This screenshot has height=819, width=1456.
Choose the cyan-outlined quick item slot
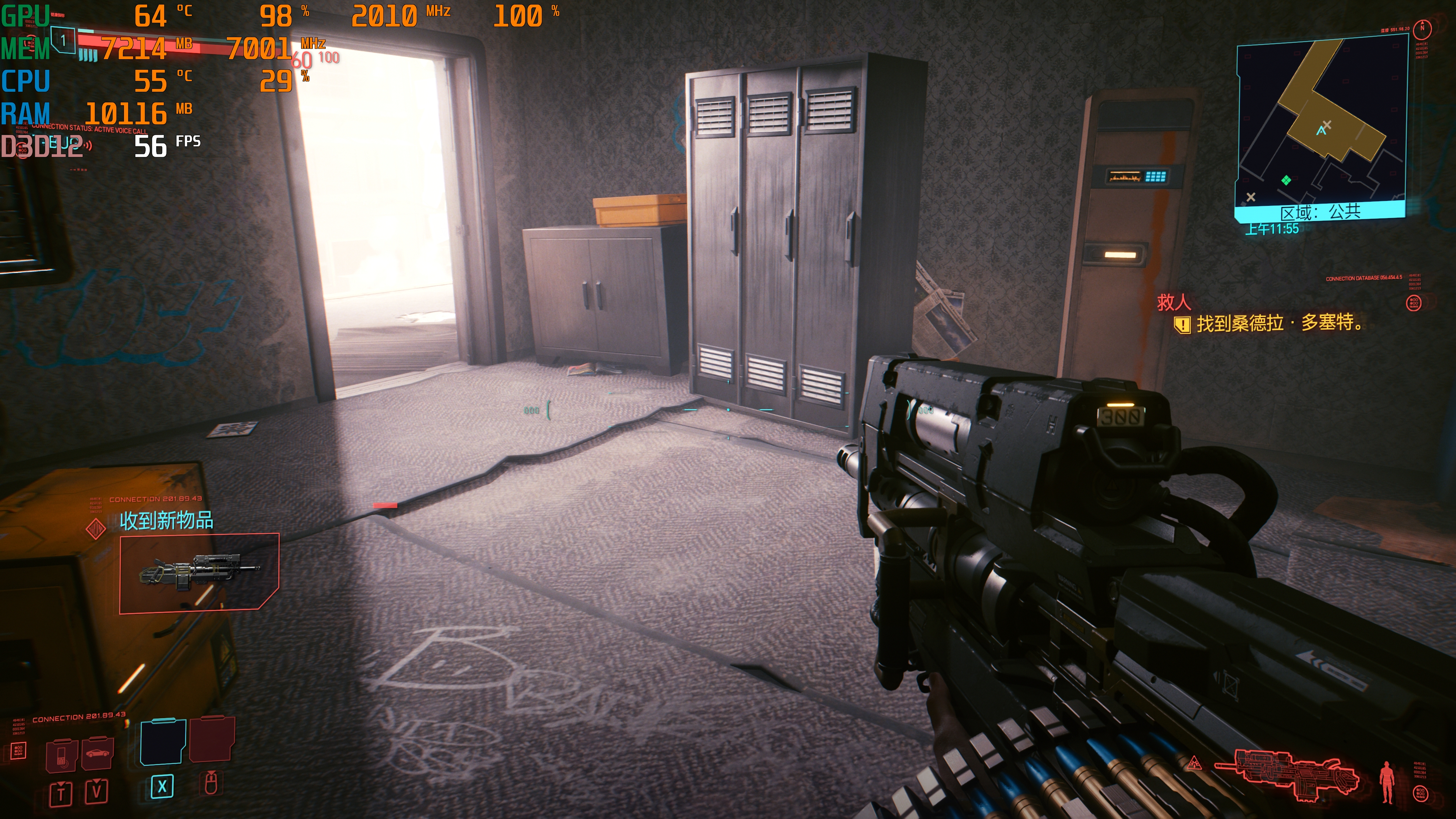click(x=163, y=742)
